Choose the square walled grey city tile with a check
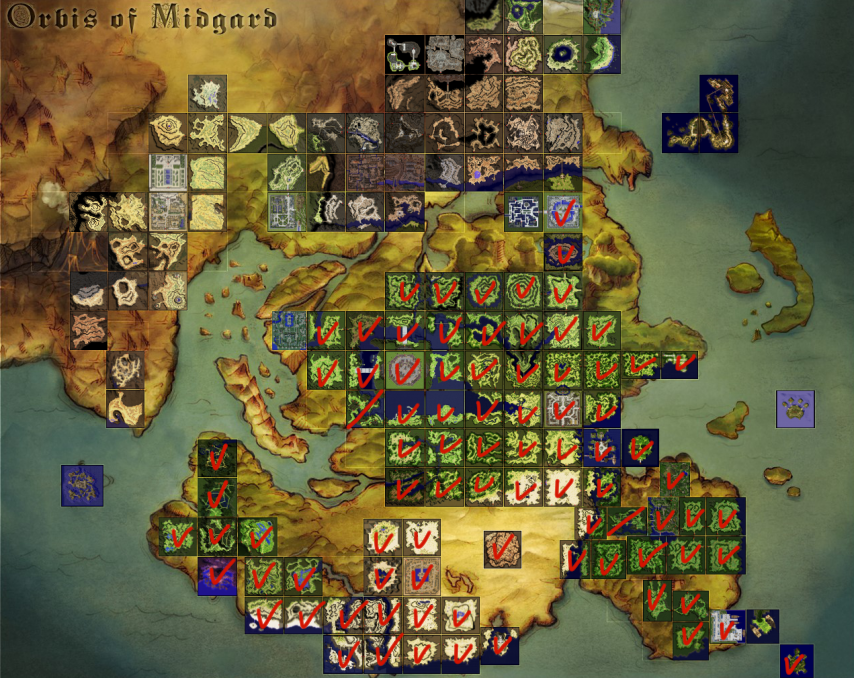Screen dimensions: 854x678 (x=562, y=408)
